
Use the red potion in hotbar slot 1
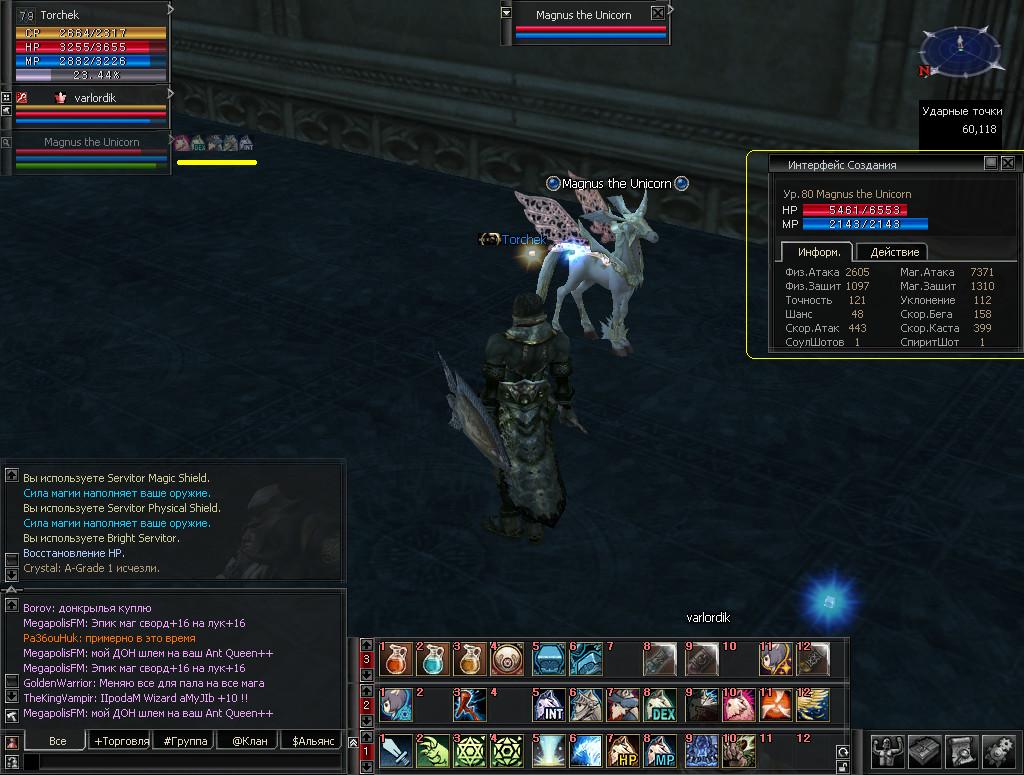396,659
